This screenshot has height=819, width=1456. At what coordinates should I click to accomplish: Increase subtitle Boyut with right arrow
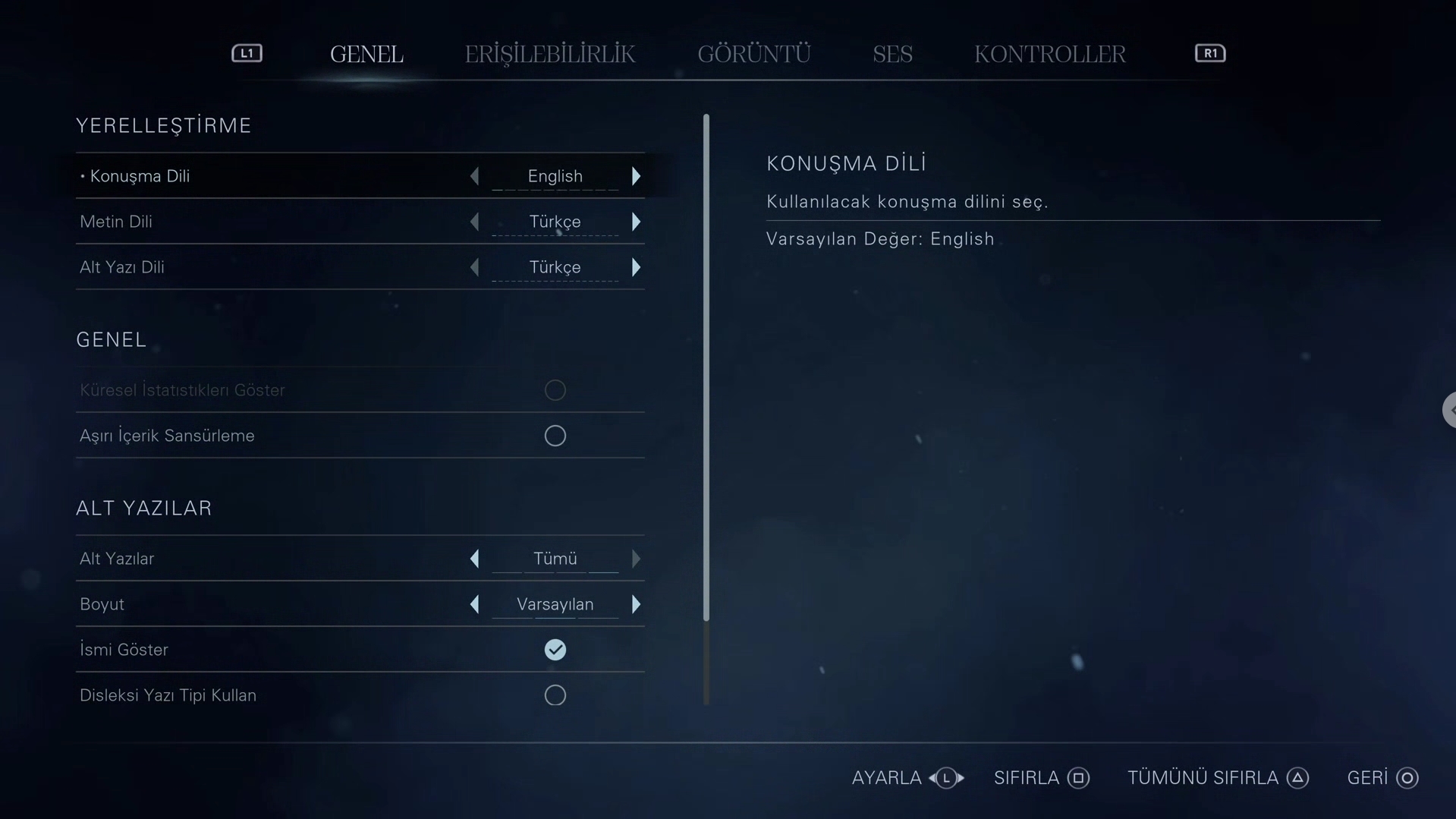[636, 604]
